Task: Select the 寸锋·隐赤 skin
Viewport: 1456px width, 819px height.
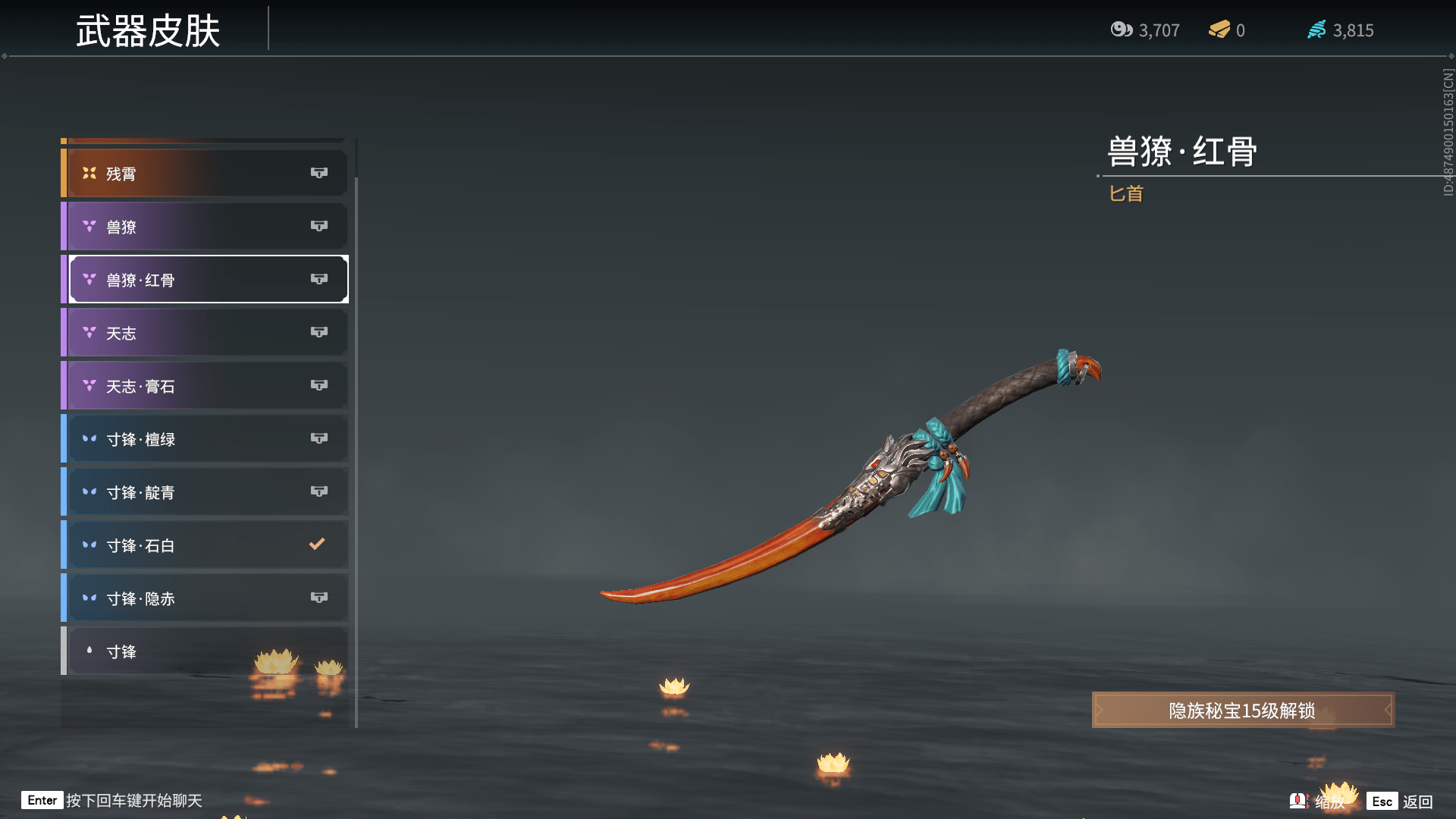Action: pyautogui.click(x=205, y=598)
